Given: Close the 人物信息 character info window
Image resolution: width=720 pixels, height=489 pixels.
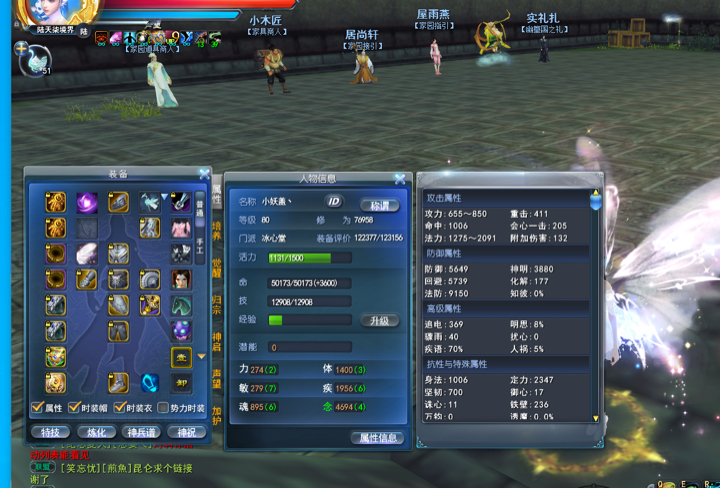Looking at the screenshot, I should click(x=400, y=179).
